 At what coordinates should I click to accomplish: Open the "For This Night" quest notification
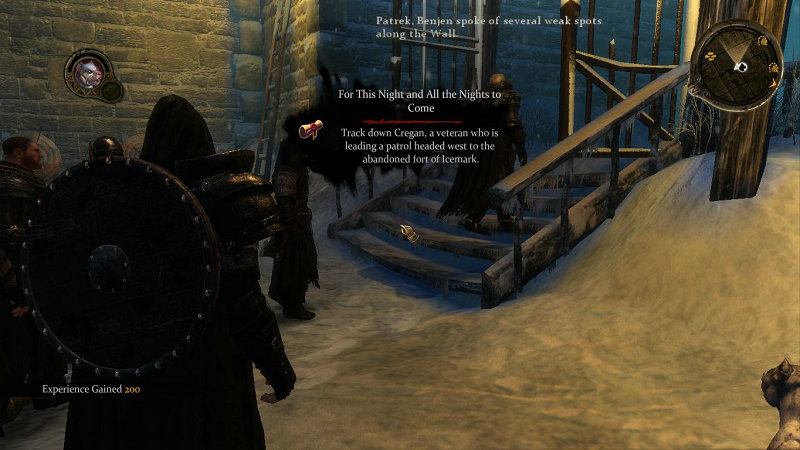[x=419, y=100]
